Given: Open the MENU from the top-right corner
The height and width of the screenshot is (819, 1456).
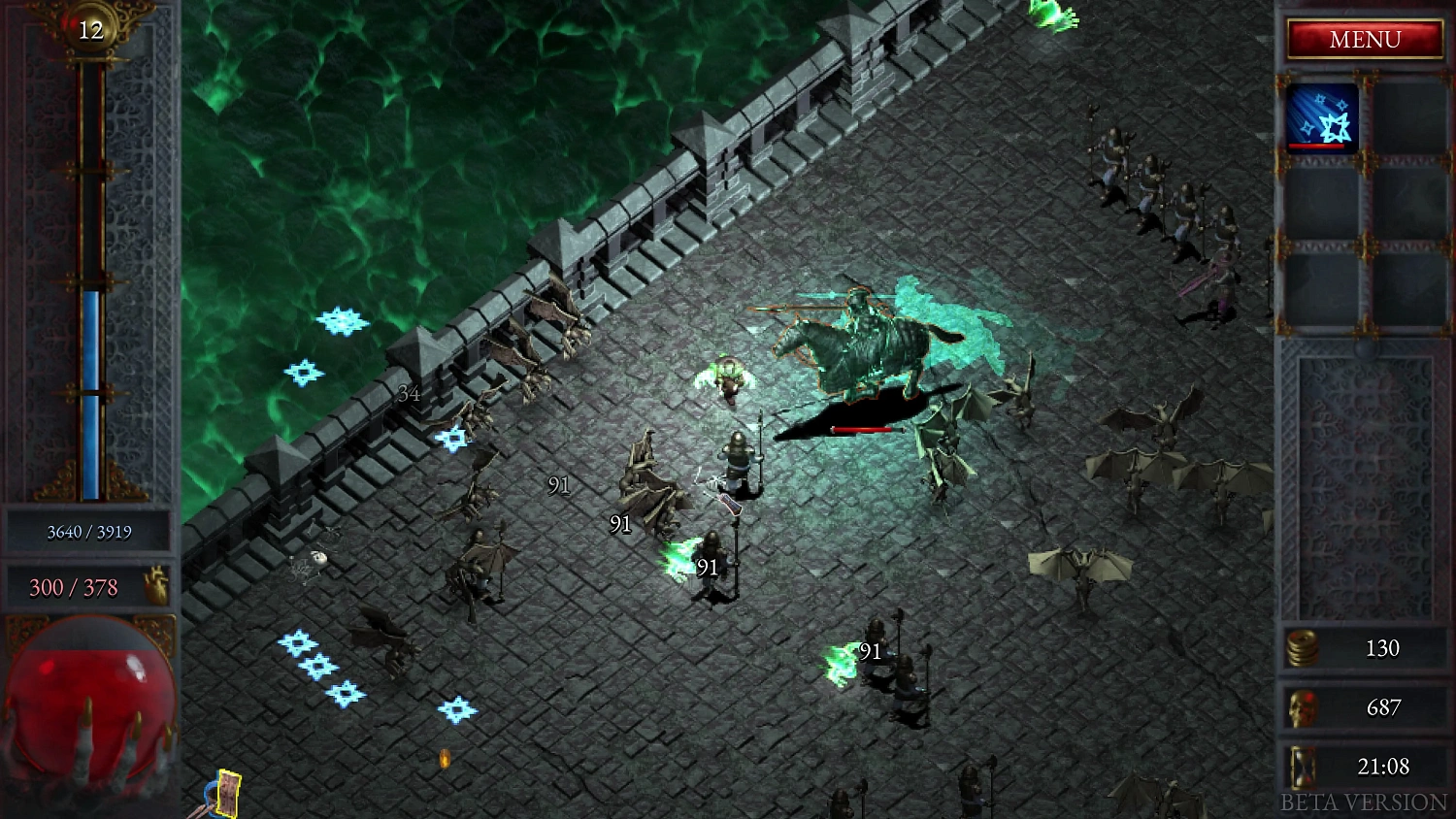Looking at the screenshot, I should point(1365,39).
